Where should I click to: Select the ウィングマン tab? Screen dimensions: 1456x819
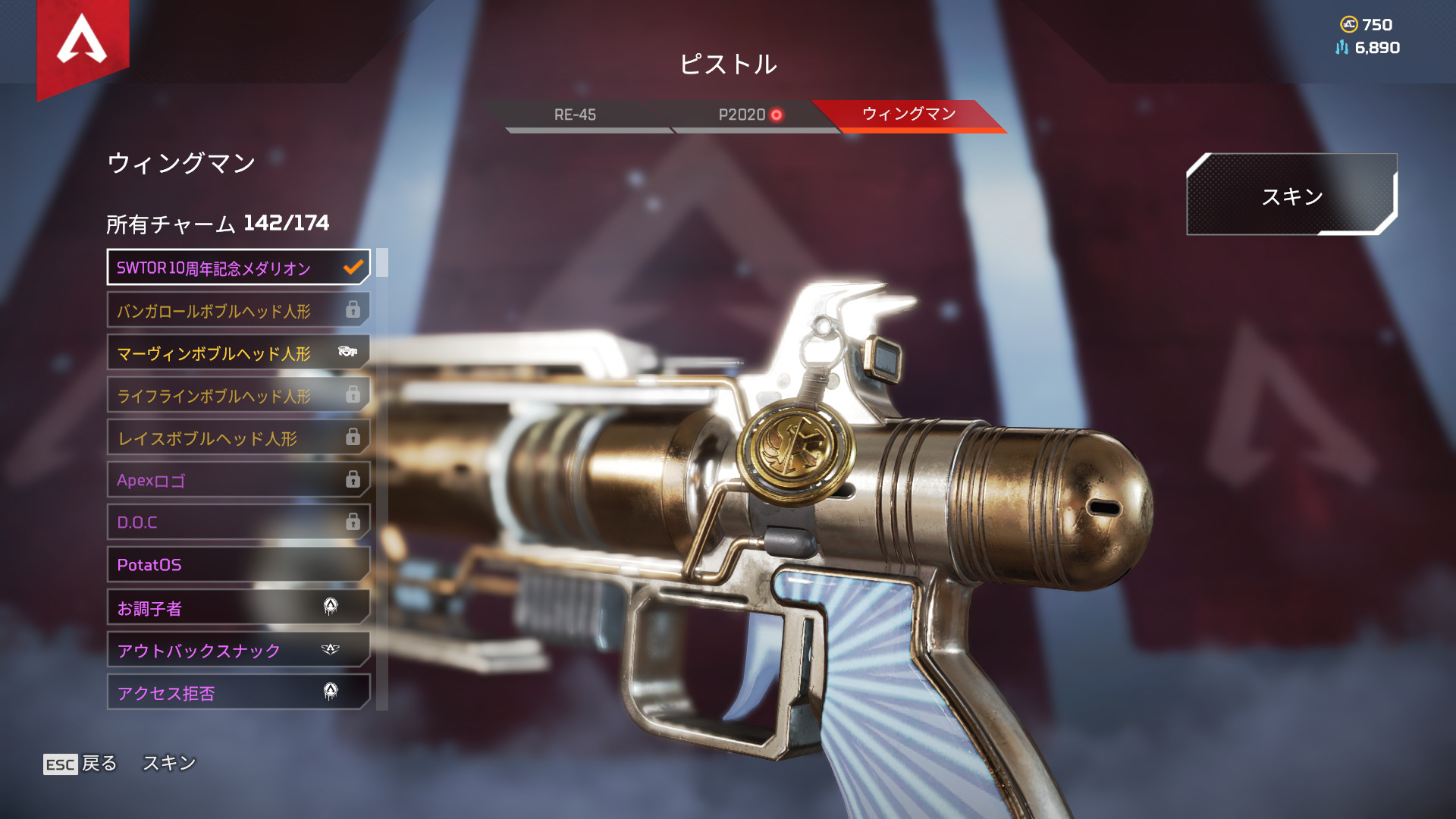click(908, 114)
